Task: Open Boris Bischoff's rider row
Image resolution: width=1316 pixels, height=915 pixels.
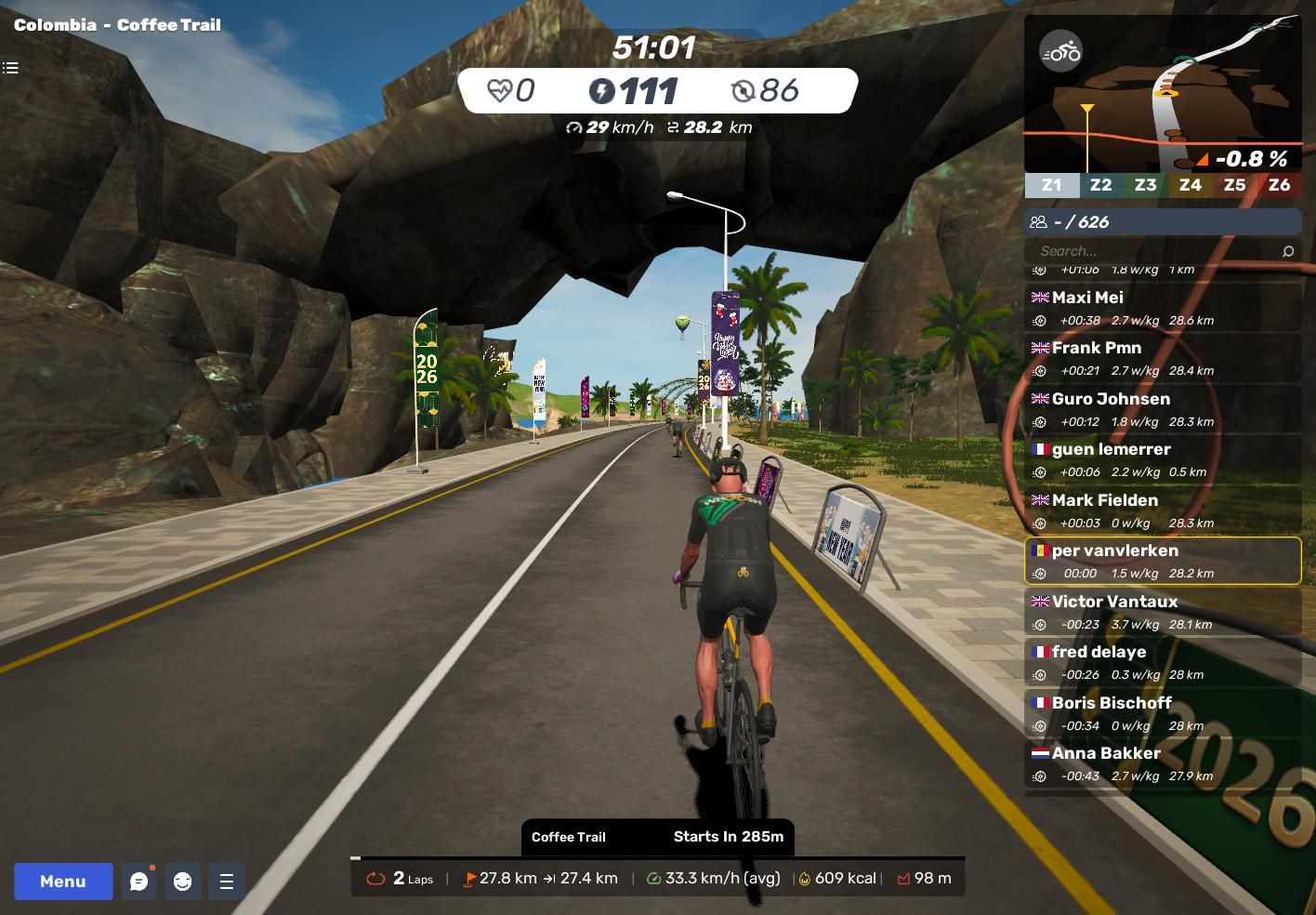Action: (1162, 713)
